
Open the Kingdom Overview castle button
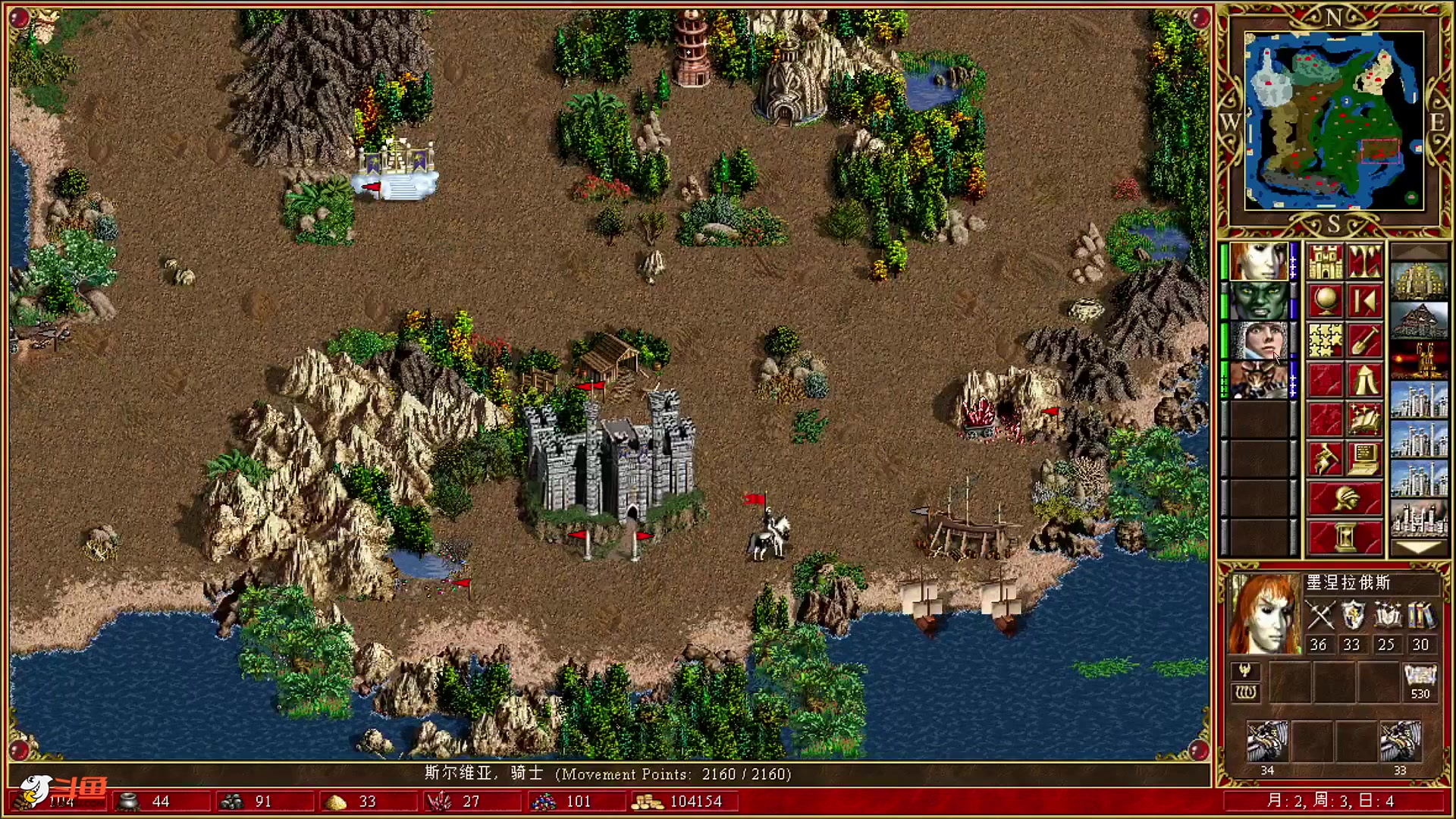click(x=1325, y=262)
